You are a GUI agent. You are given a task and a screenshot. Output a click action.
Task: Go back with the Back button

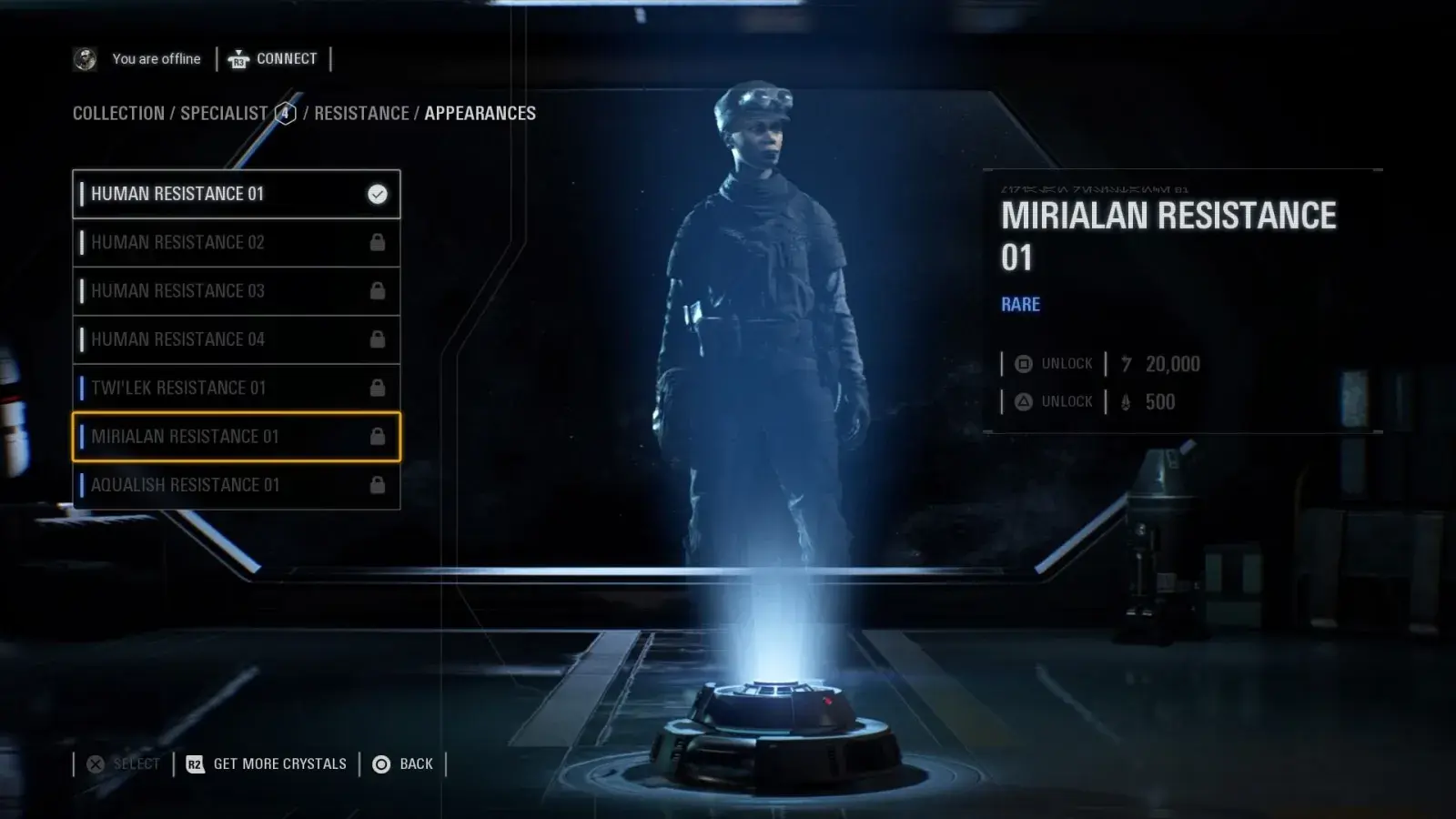[x=402, y=764]
